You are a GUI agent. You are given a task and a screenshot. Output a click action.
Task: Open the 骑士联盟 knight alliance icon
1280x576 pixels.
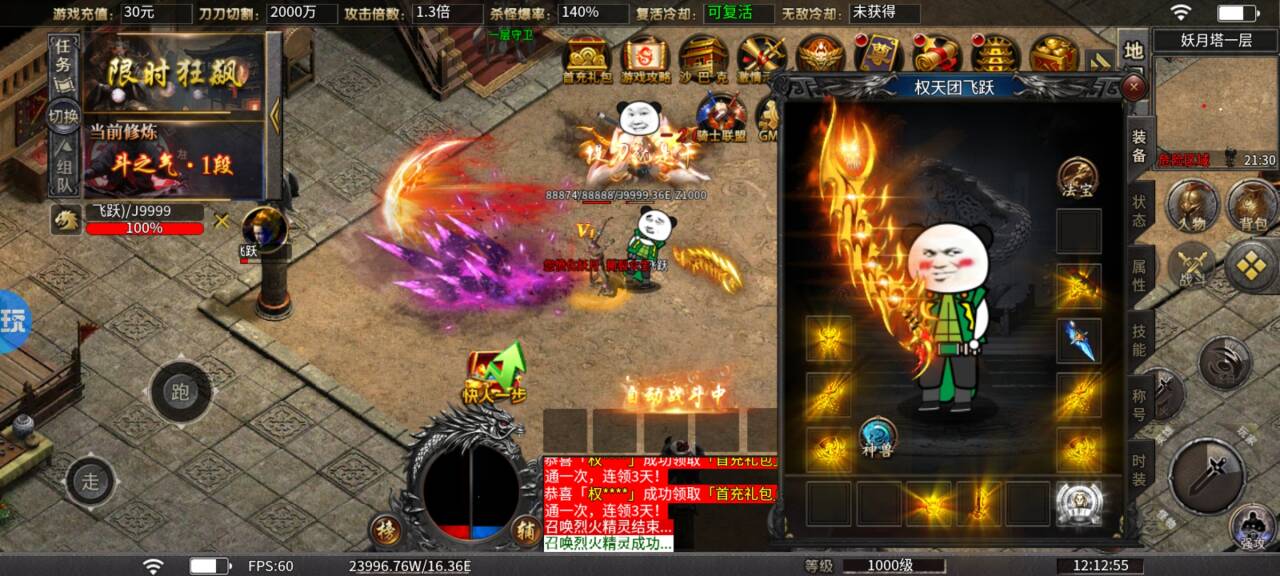point(722,119)
